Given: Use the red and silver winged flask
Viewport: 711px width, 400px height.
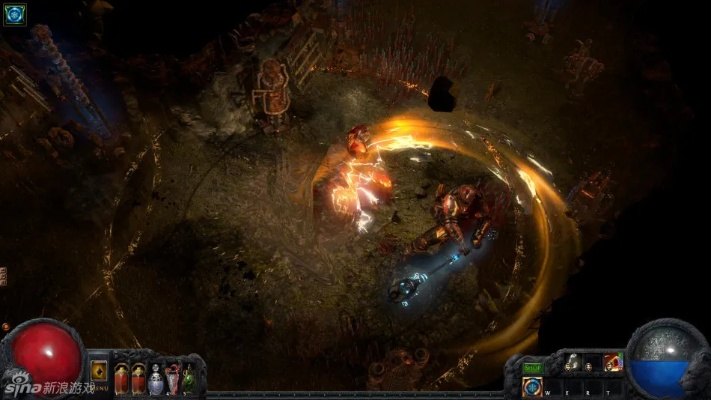Looking at the screenshot, I should point(172,379).
